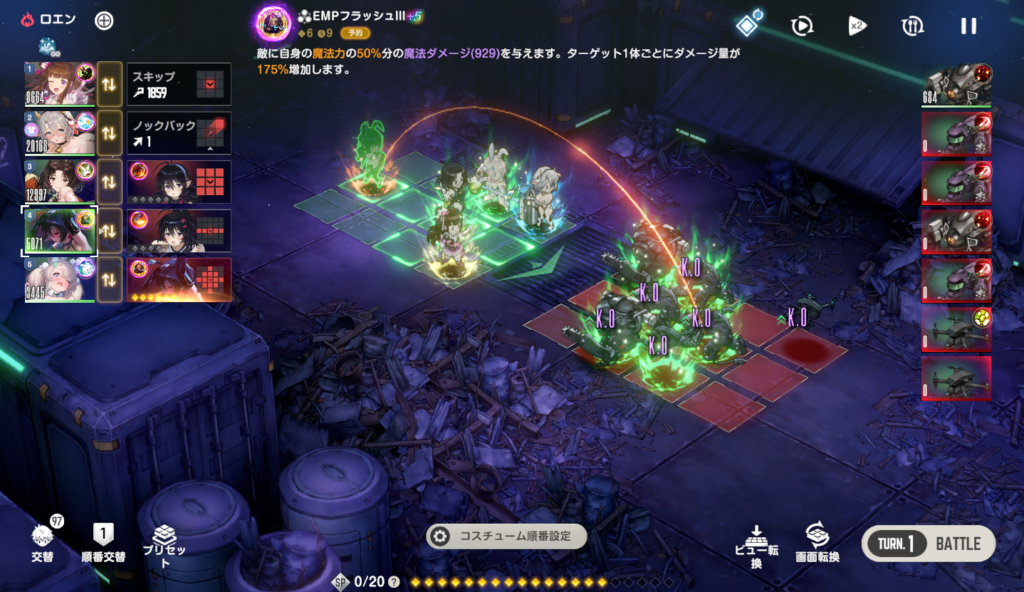Image resolution: width=1024 pixels, height=592 pixels.
Task: Select the brown-haired character portrait in slot 1
Action: click(x=60, y=85)
